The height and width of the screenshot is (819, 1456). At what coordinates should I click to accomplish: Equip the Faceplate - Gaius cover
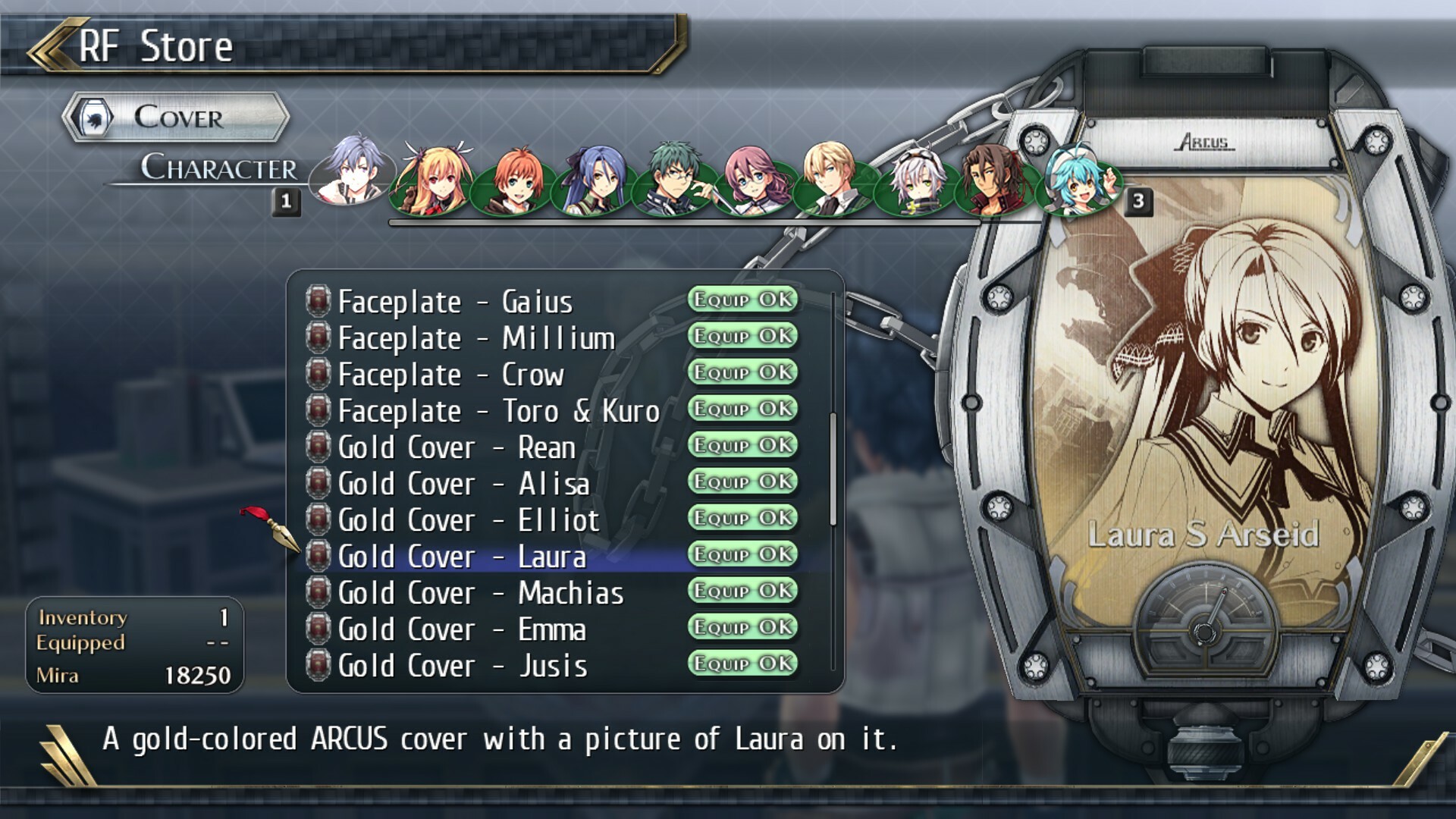click(742, 300)
